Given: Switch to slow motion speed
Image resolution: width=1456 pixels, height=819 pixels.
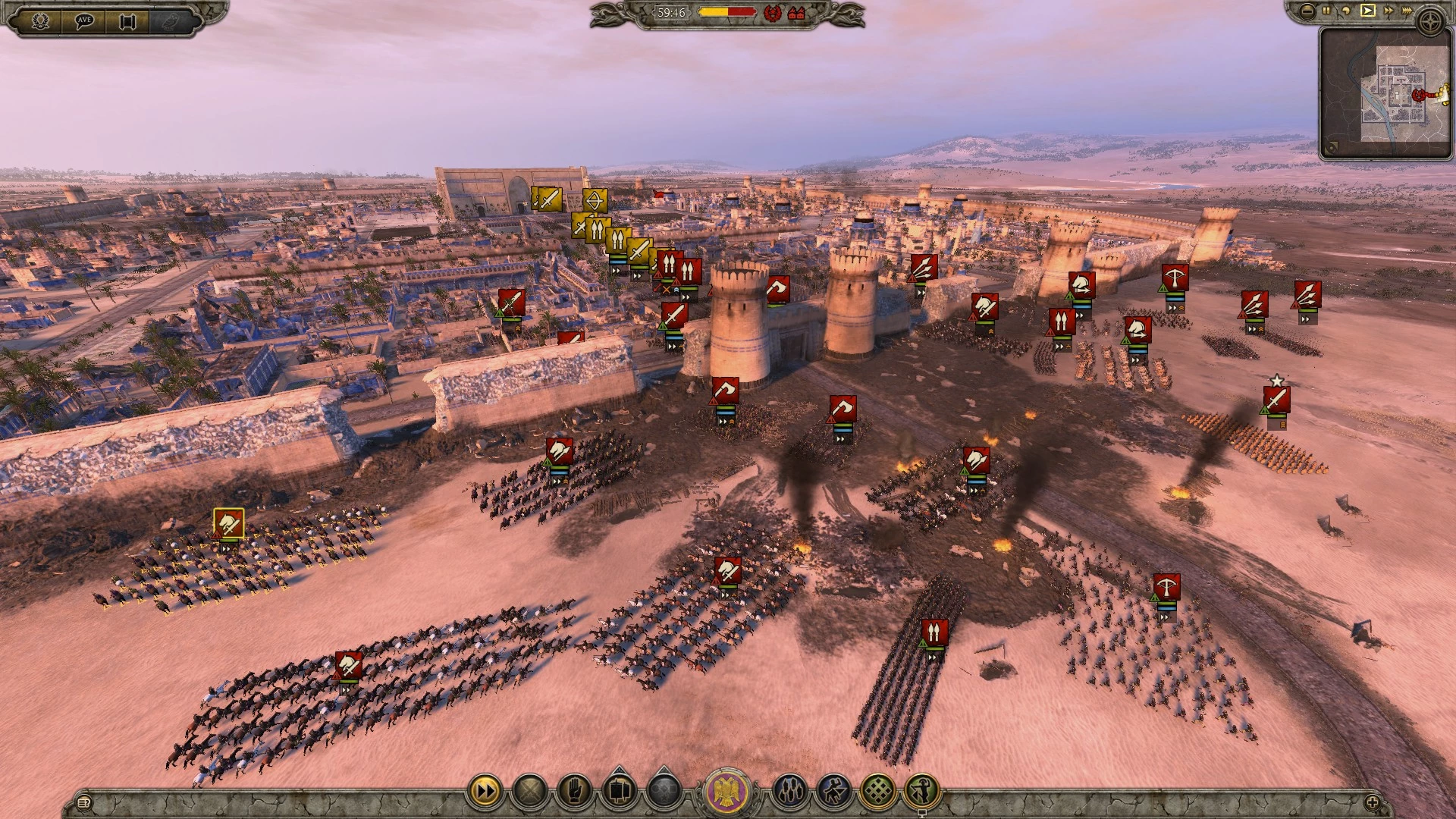Looking at the screenshot, I should click(x=1346, y=11).
